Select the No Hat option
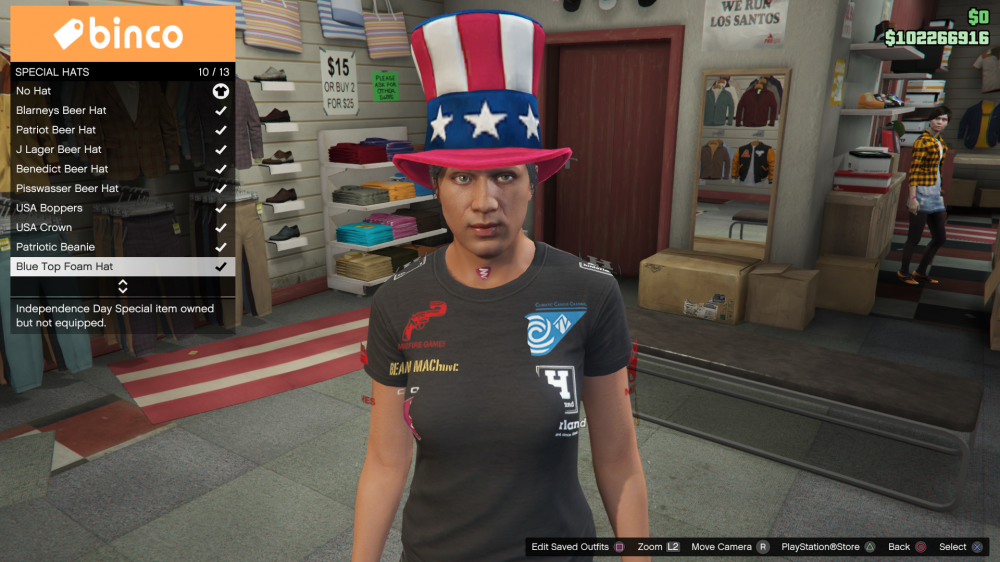Viewport: 1000px width, 562px height. click(x=122, y=91)
